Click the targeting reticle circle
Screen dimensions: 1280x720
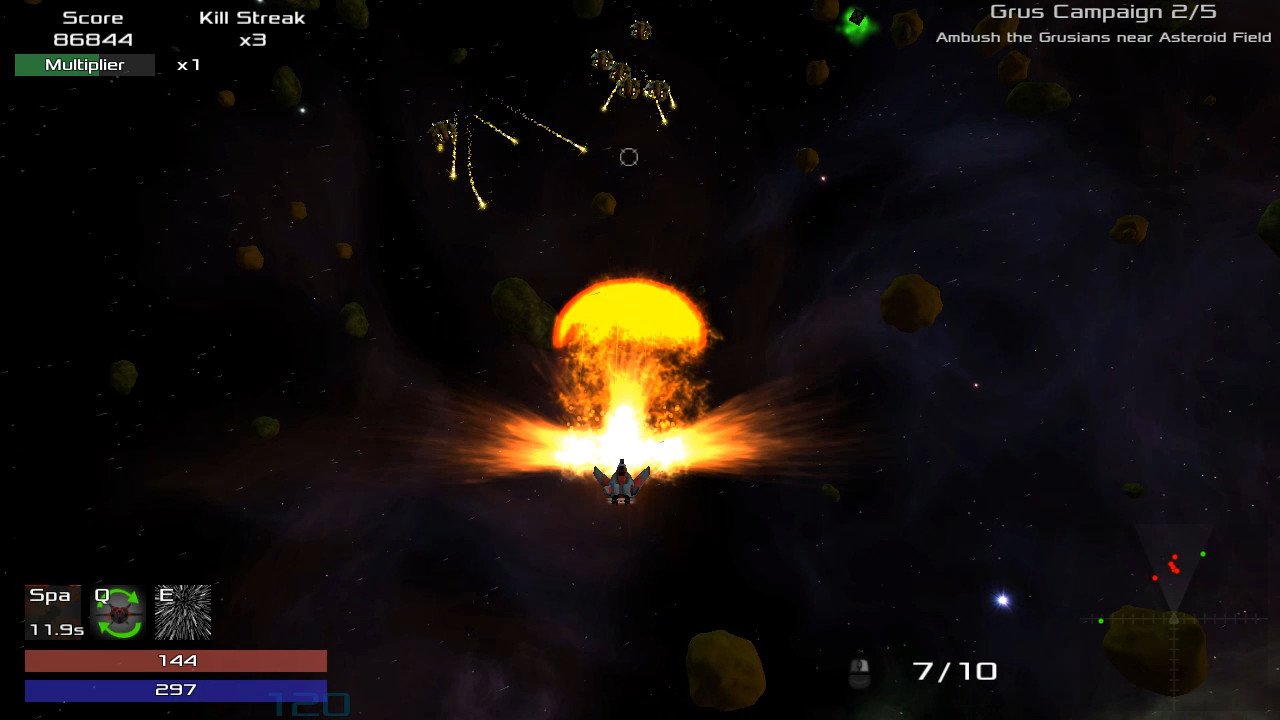[x=629, y=157]
